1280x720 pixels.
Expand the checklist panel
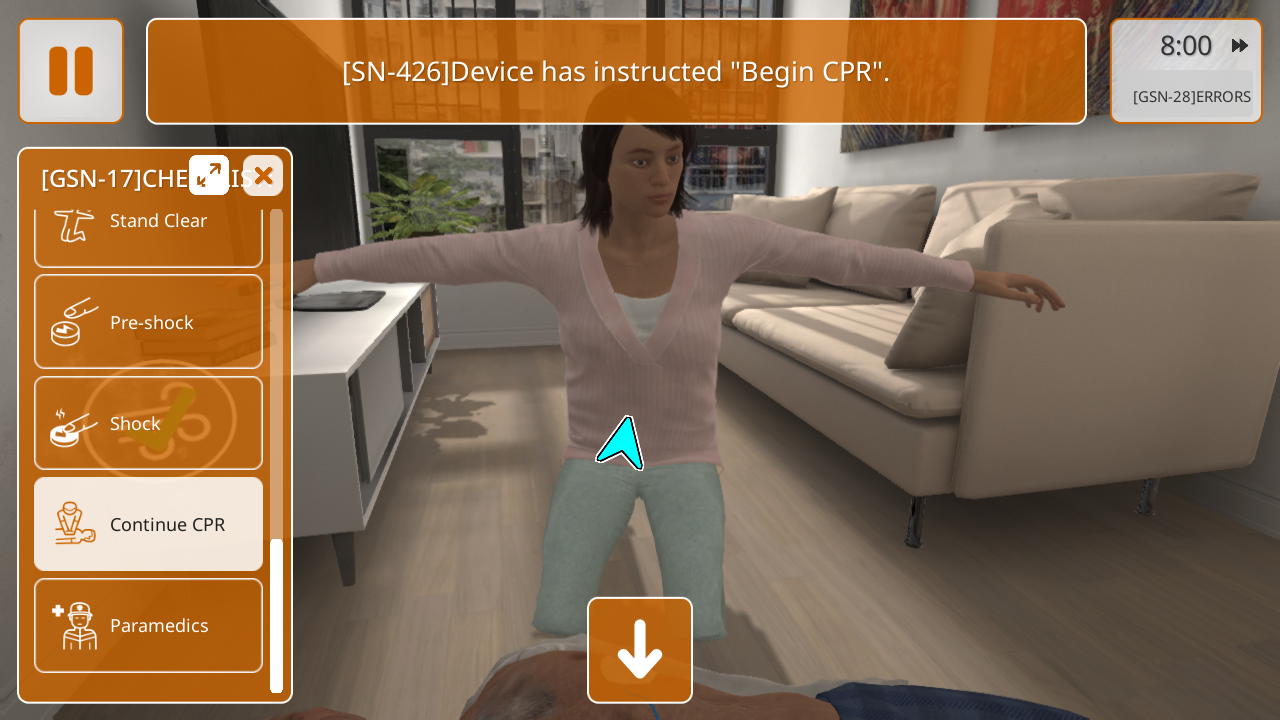(x=209, y=176)
